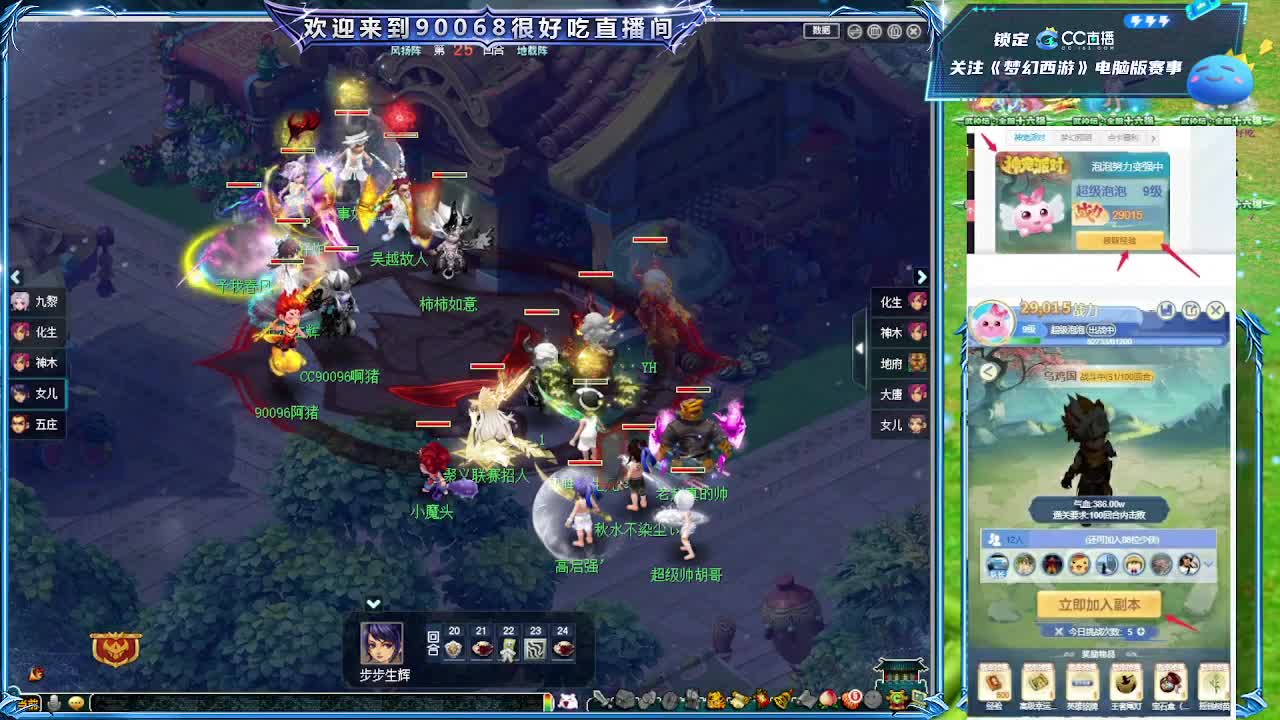The width and height of the screenshot is (1280, 720).
Task: Collapse the battle log with the down chevron
Action: tap(374, 604)
